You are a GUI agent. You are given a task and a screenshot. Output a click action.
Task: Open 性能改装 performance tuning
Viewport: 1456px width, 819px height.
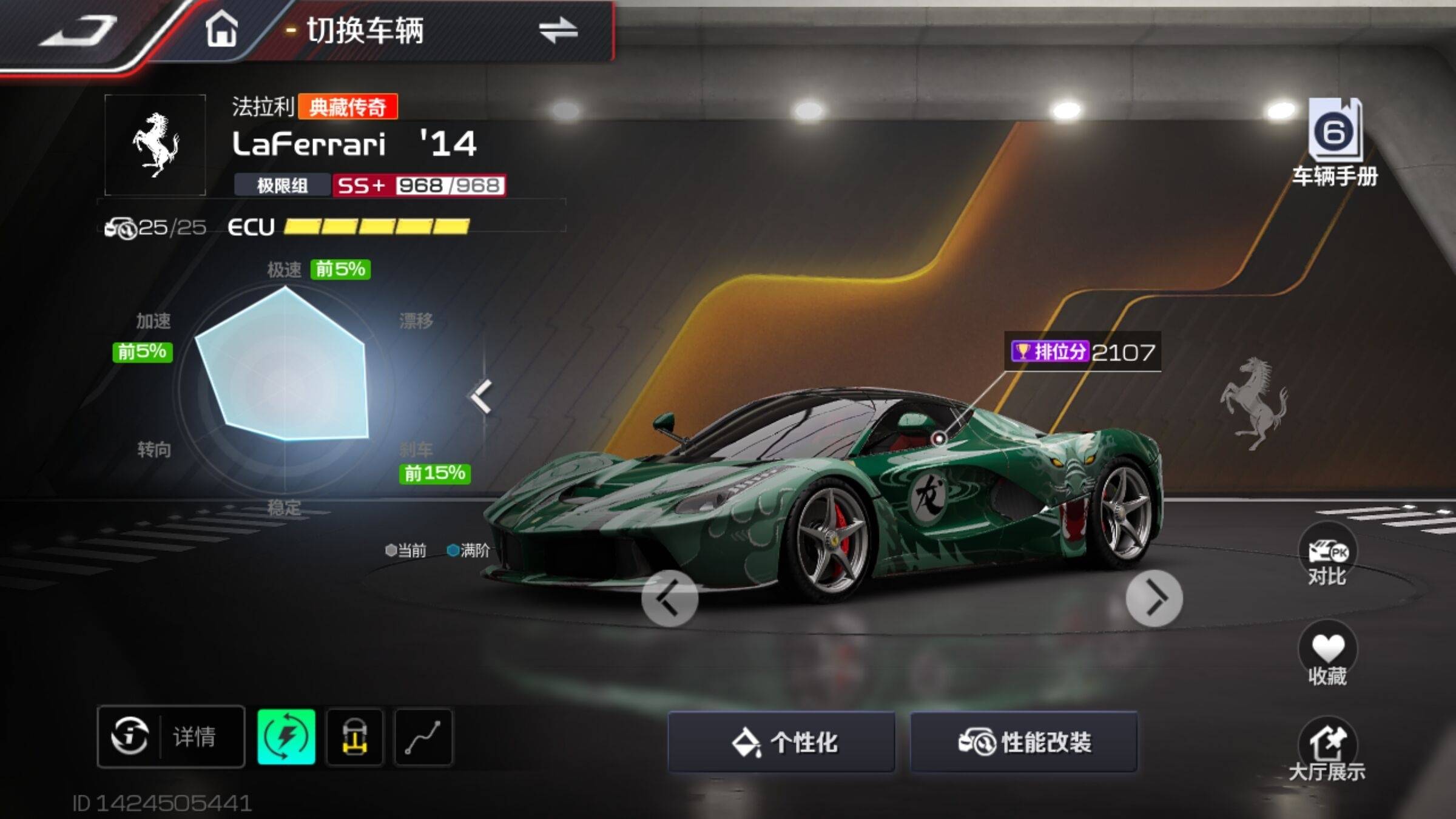(x=1024, y=742)
